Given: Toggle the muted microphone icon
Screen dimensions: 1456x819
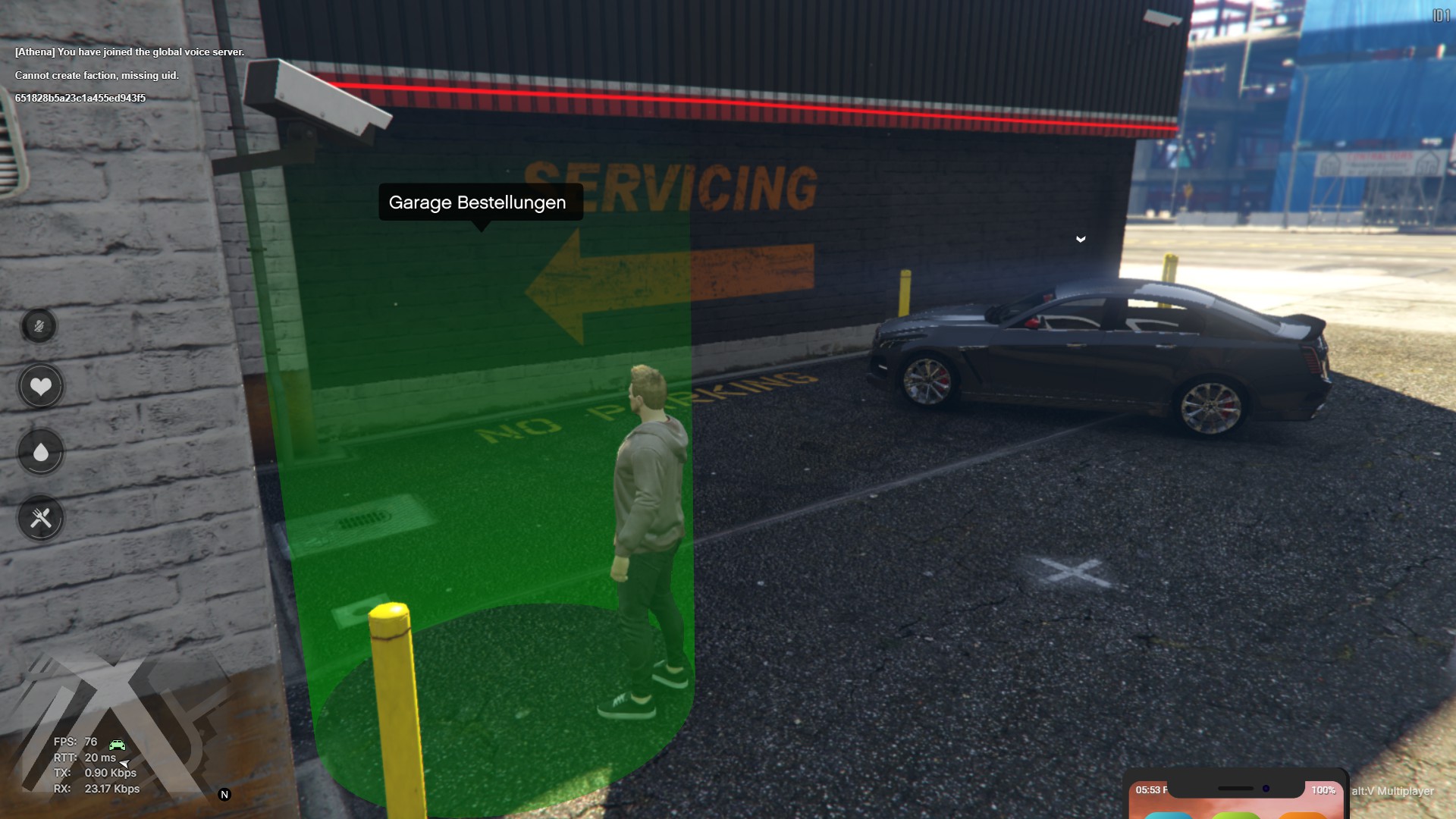Looking at the screenshot, I should [39, 326].
